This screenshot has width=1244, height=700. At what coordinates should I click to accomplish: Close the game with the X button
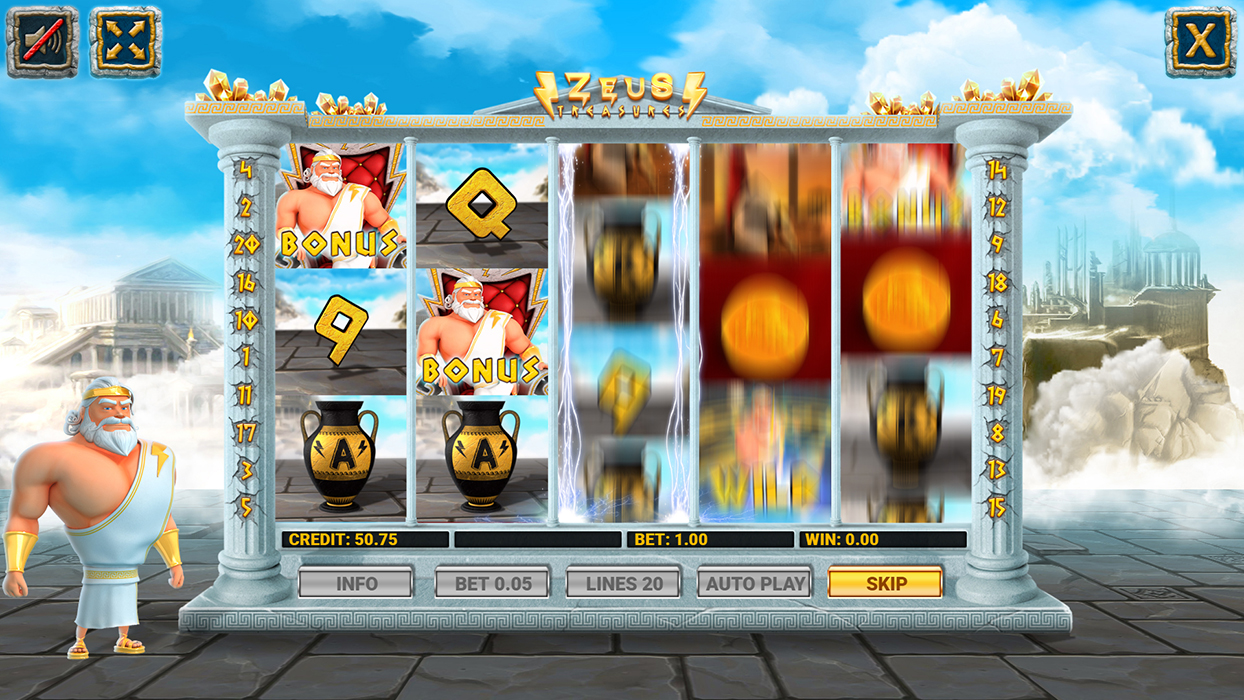point(1200,41)
